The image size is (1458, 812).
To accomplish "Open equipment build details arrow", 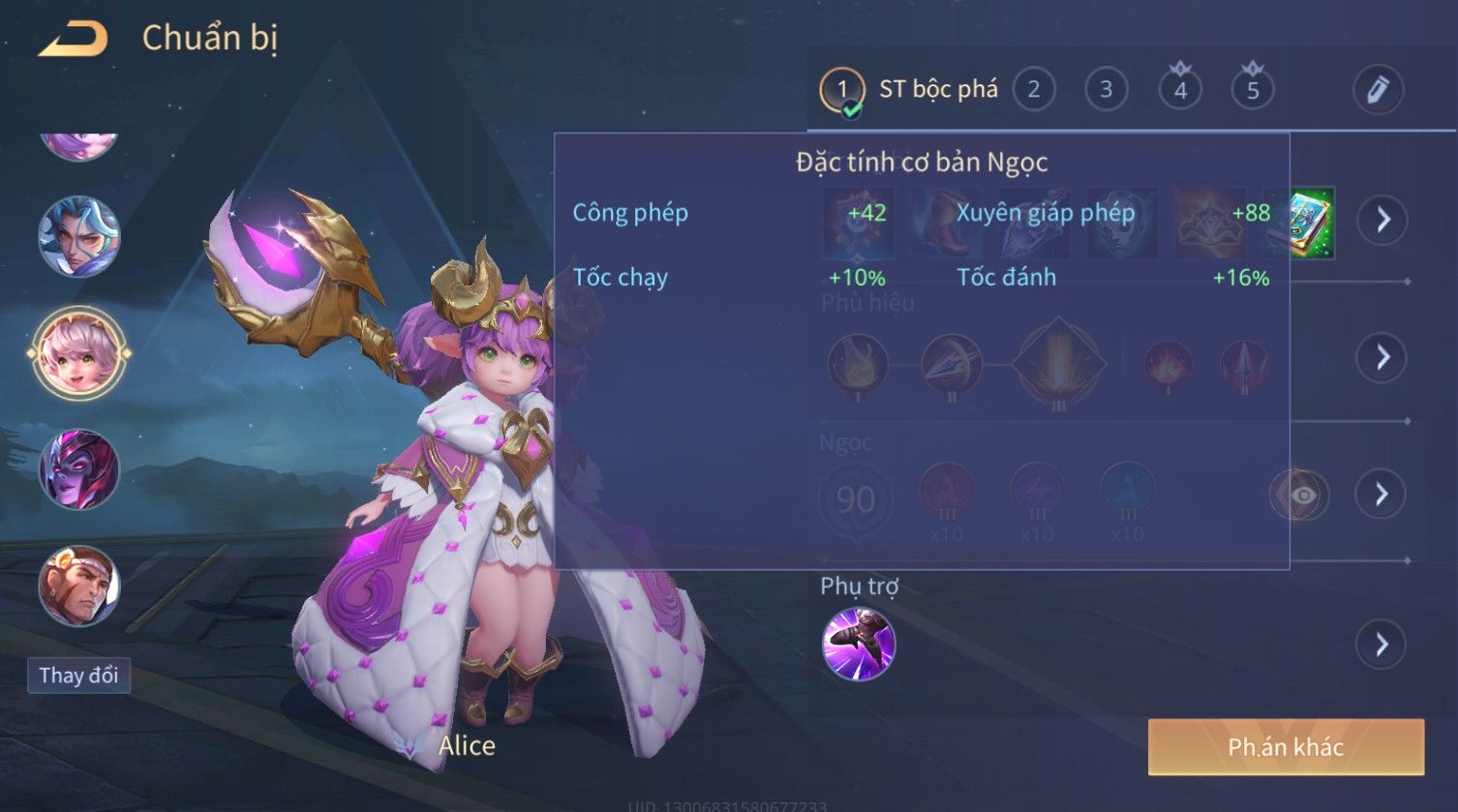I will (x=1382, y=220).
